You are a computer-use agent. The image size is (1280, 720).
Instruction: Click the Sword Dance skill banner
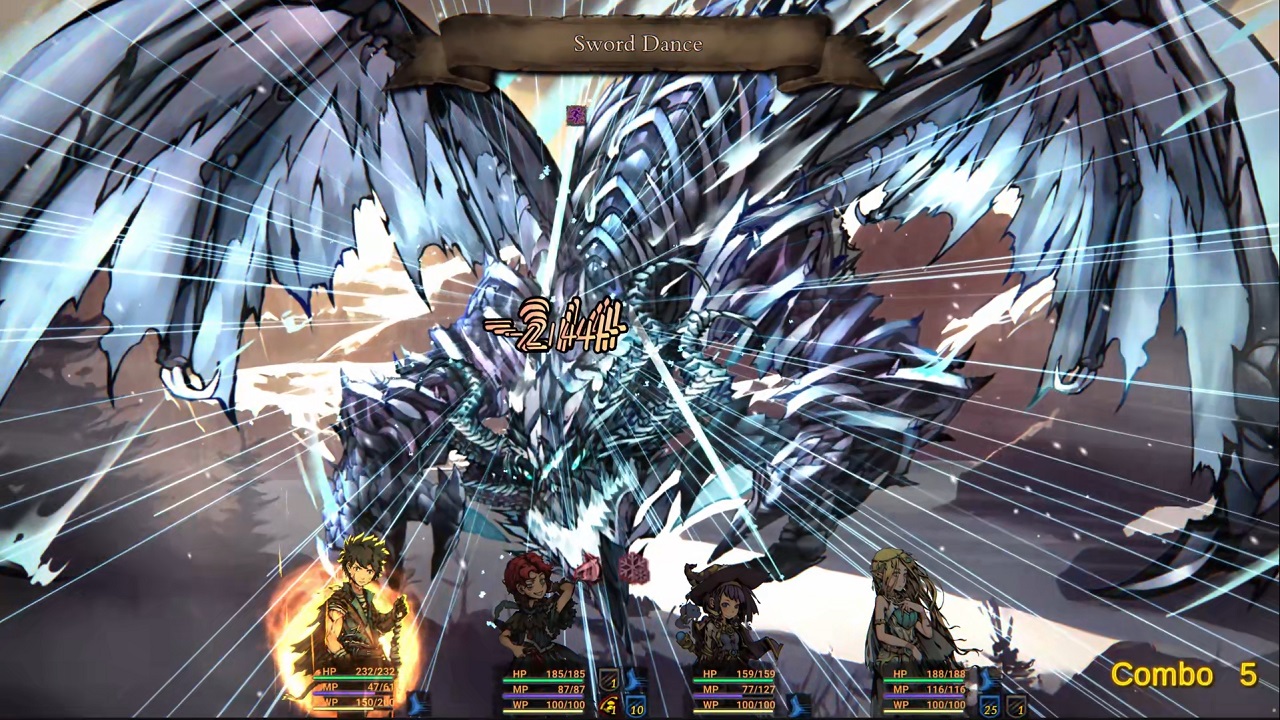(x=638, y=44)
